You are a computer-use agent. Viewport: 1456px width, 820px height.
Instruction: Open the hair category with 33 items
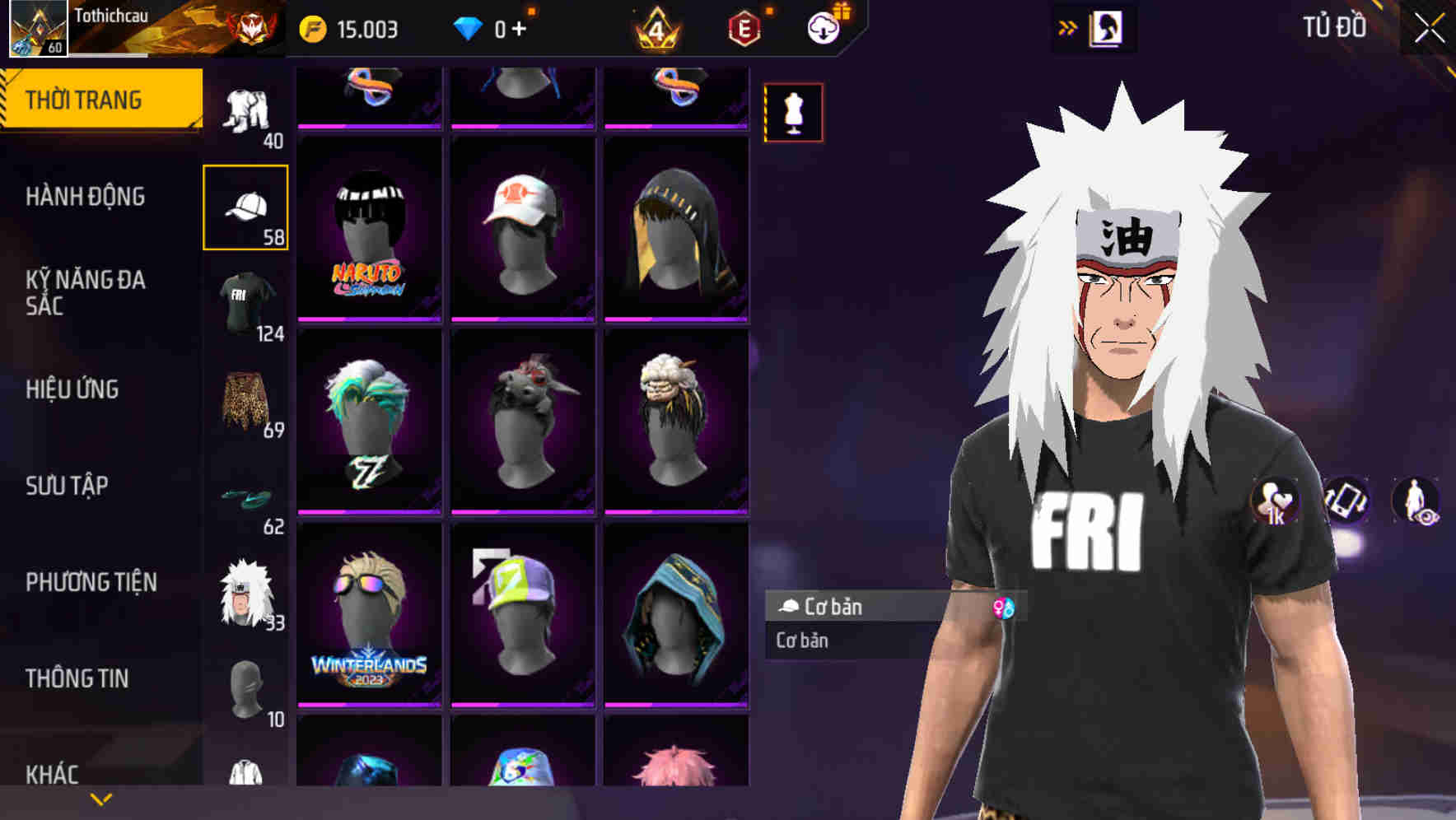245,591
